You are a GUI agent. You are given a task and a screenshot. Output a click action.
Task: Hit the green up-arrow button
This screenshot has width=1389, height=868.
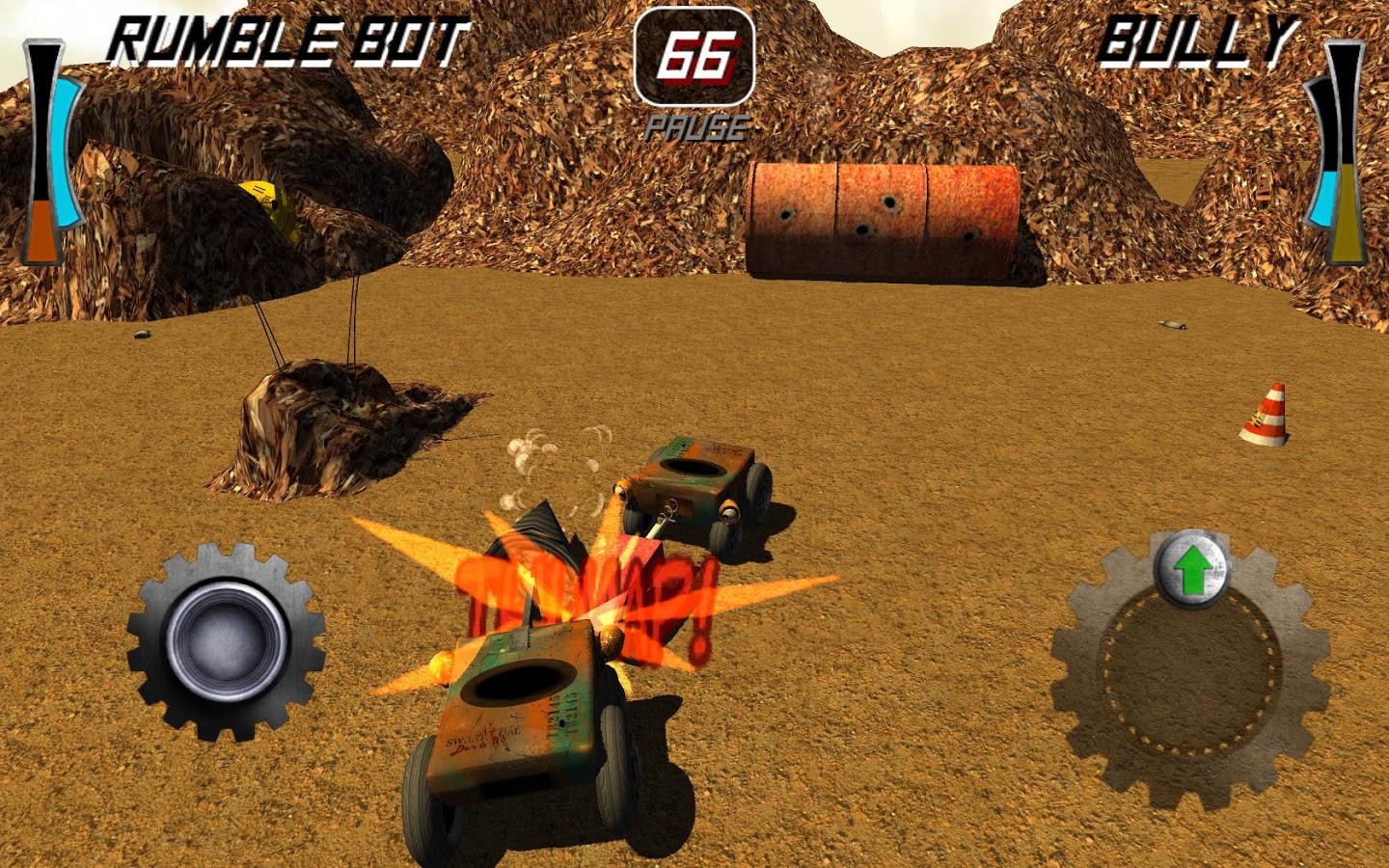1192,570
